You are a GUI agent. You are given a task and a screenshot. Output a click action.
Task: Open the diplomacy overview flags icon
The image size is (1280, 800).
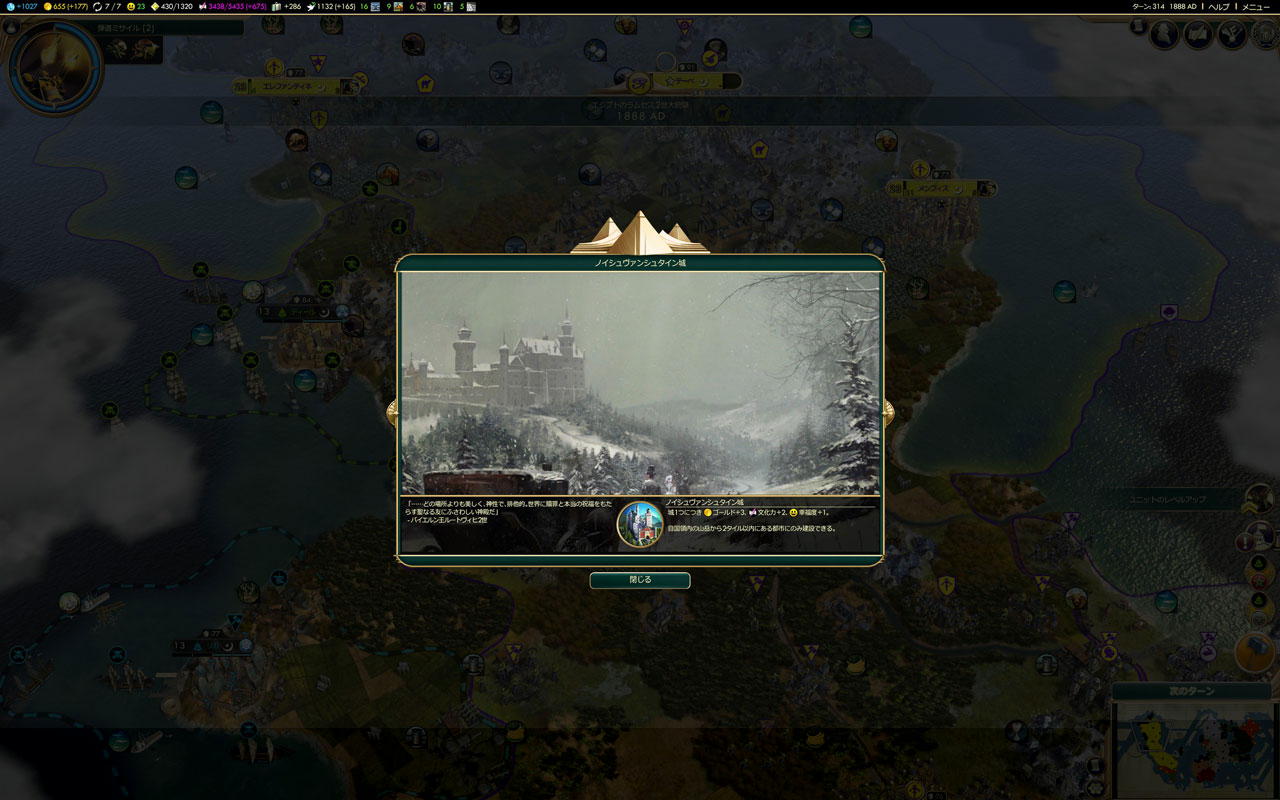coord(1232,35)
